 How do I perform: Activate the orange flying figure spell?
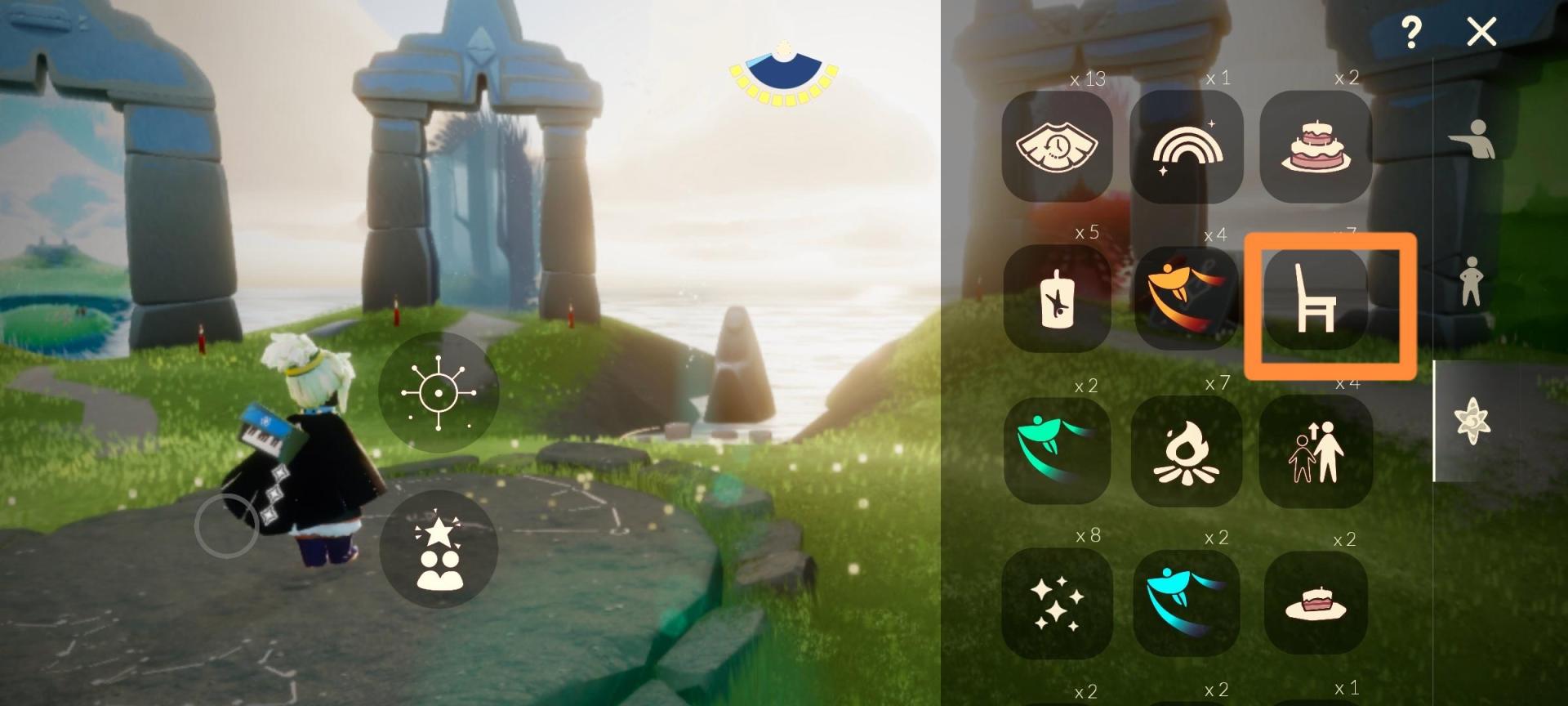coord(1186,299)
